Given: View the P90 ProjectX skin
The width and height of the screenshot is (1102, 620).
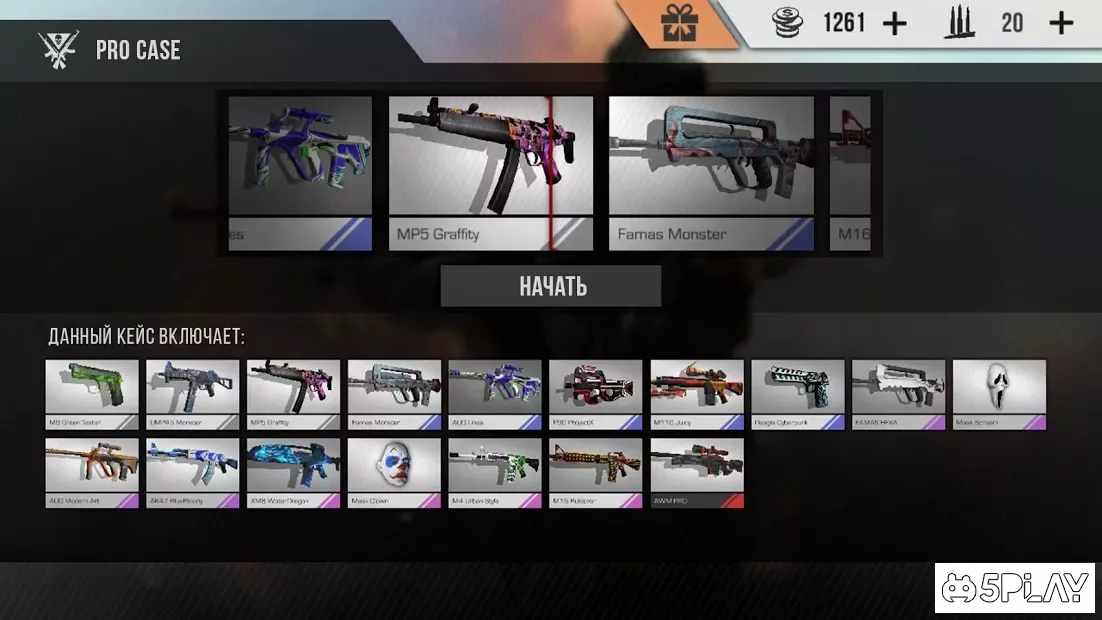Looking at the screenshot, I should tap(596, 393).
